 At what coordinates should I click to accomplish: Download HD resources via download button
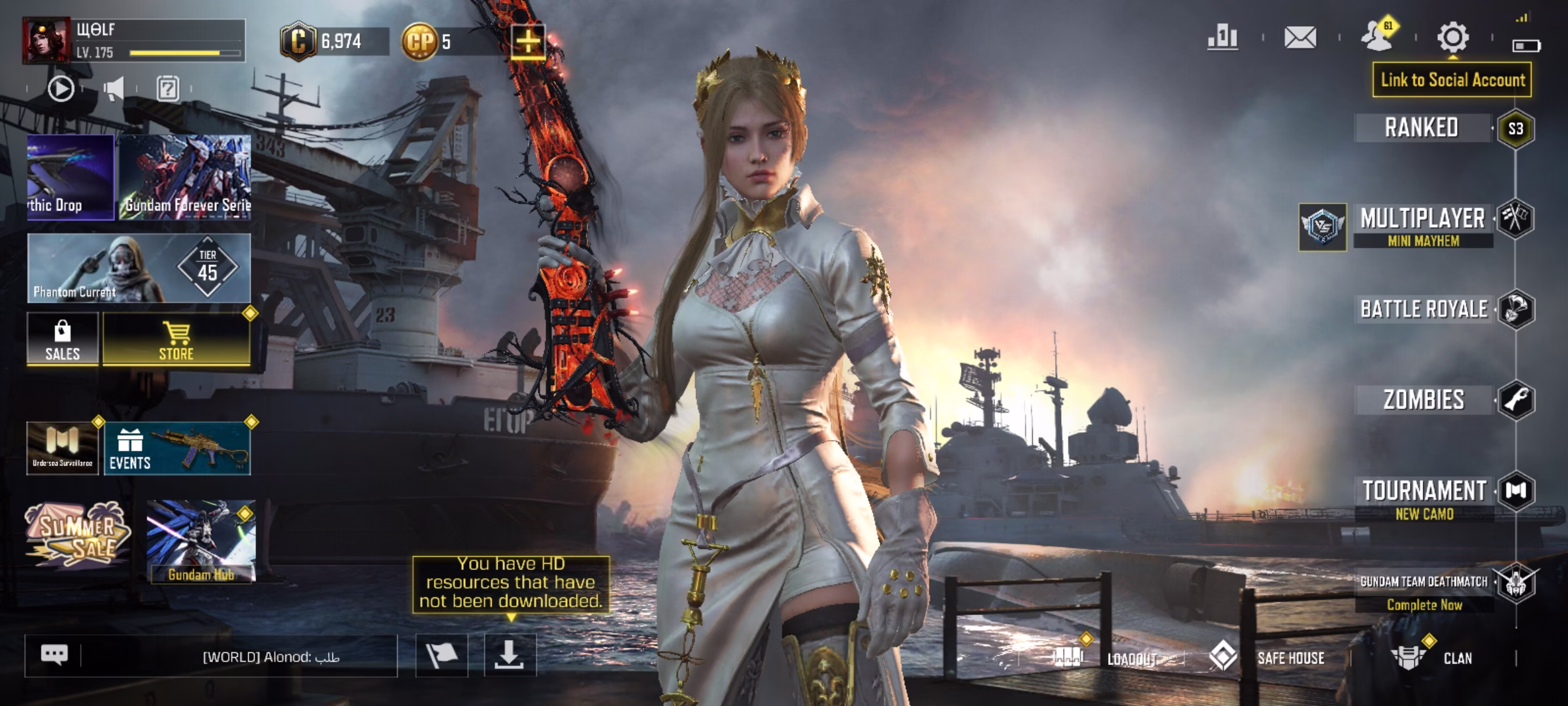[x=510, y=655]
